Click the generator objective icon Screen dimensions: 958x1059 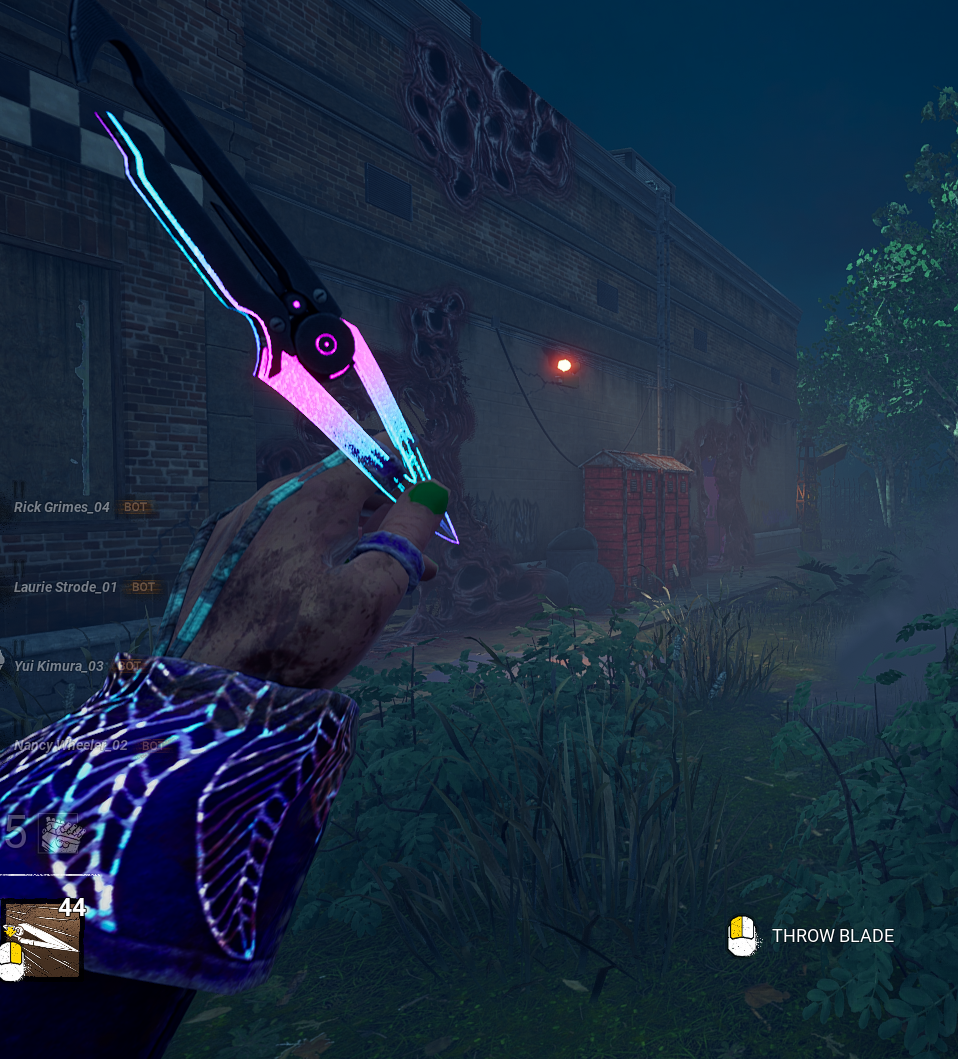[x=57, y=834]
